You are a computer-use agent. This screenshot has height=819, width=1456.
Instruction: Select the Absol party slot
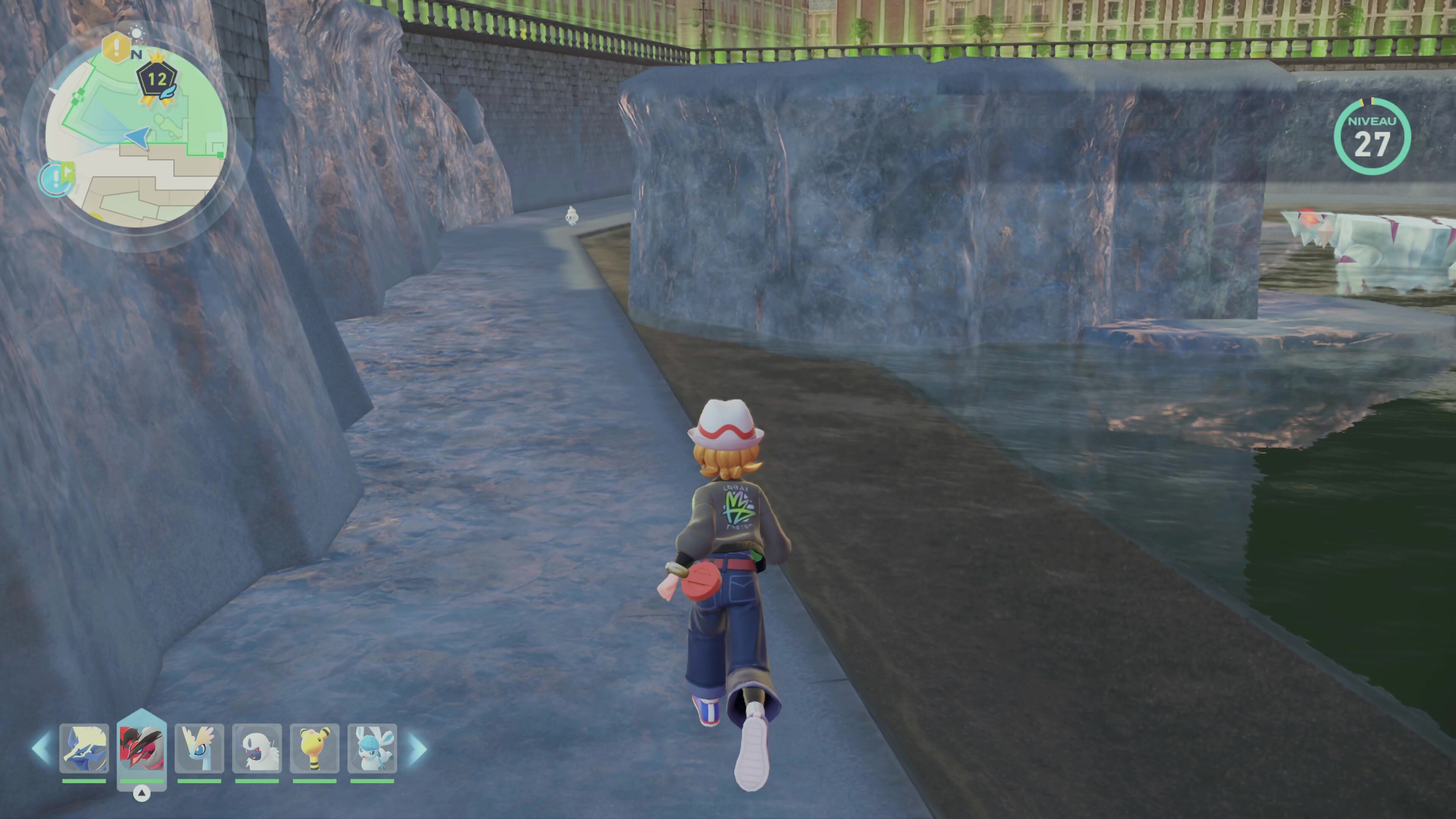click(x=257, y=748)
